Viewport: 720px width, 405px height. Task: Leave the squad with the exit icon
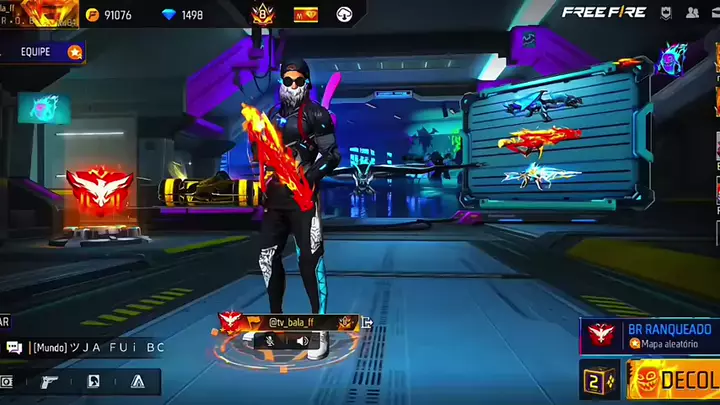point(367,322)
